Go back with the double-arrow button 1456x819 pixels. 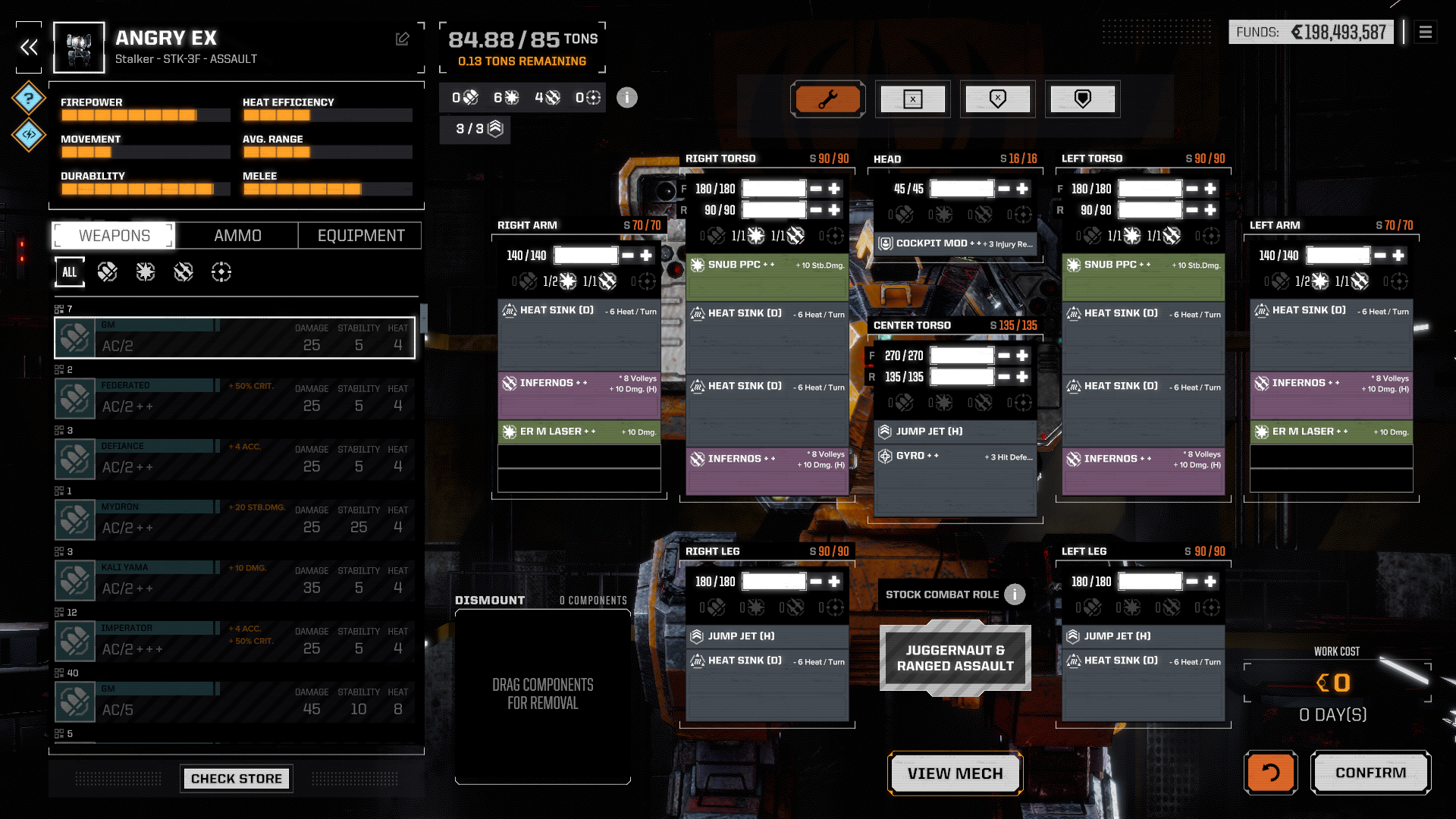pyautogui.click(x=29, y=48)
